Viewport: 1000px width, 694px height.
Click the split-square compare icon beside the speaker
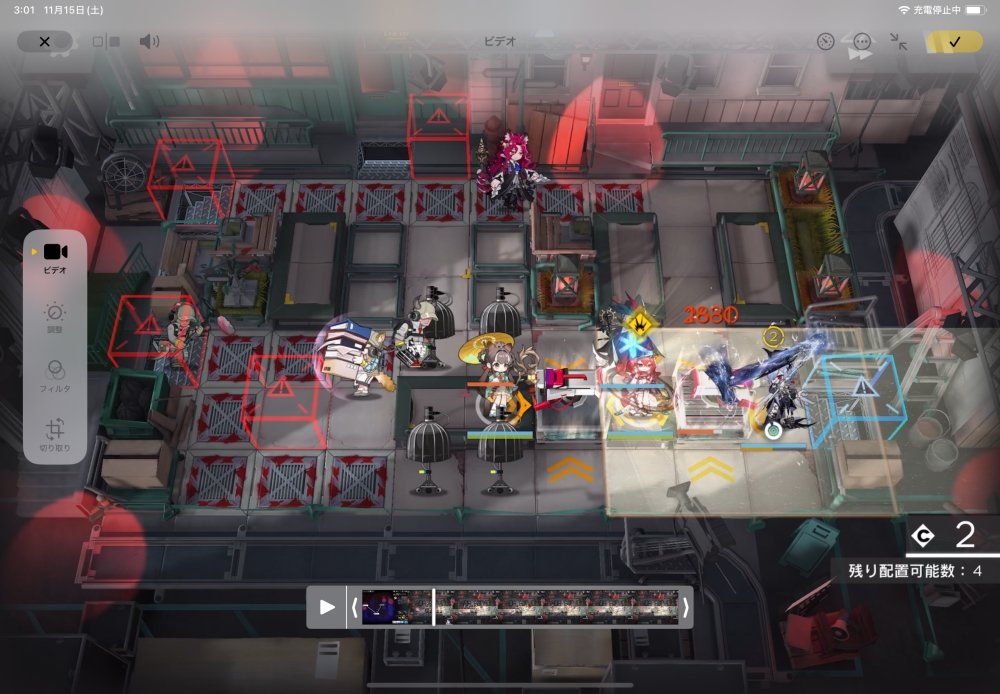pyautogui.click(x=106, y=42)
